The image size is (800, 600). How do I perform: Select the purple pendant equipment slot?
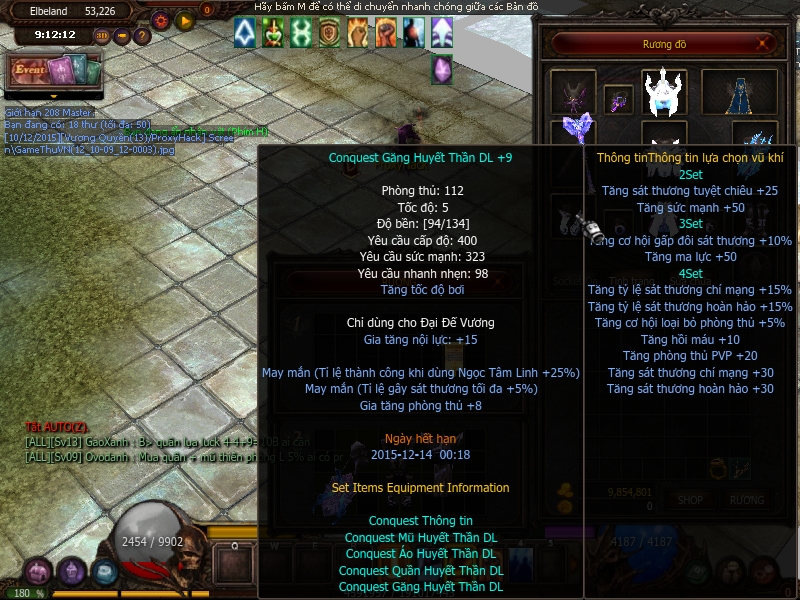[618, 100]
